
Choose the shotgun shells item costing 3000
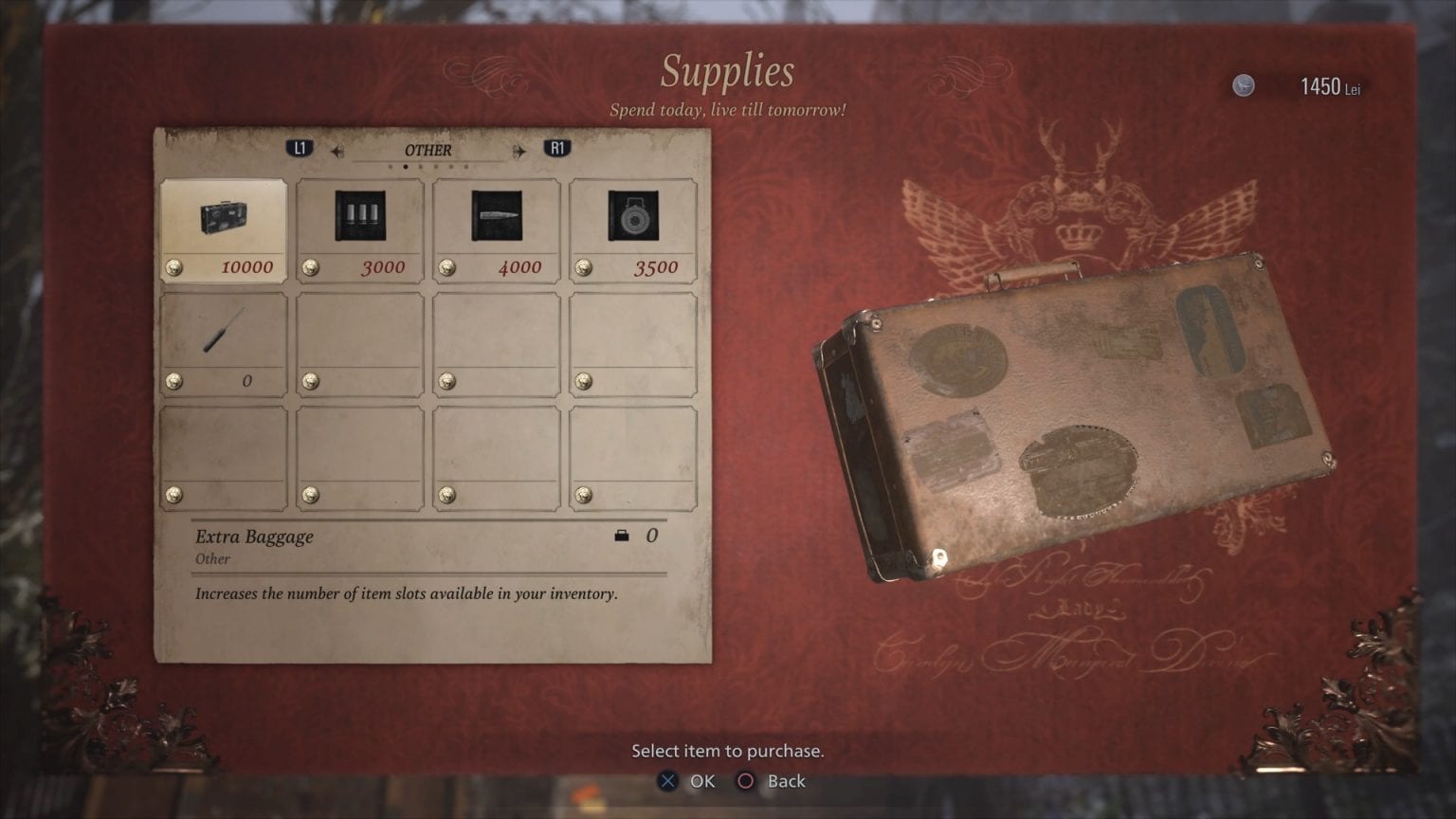[360, 230]
